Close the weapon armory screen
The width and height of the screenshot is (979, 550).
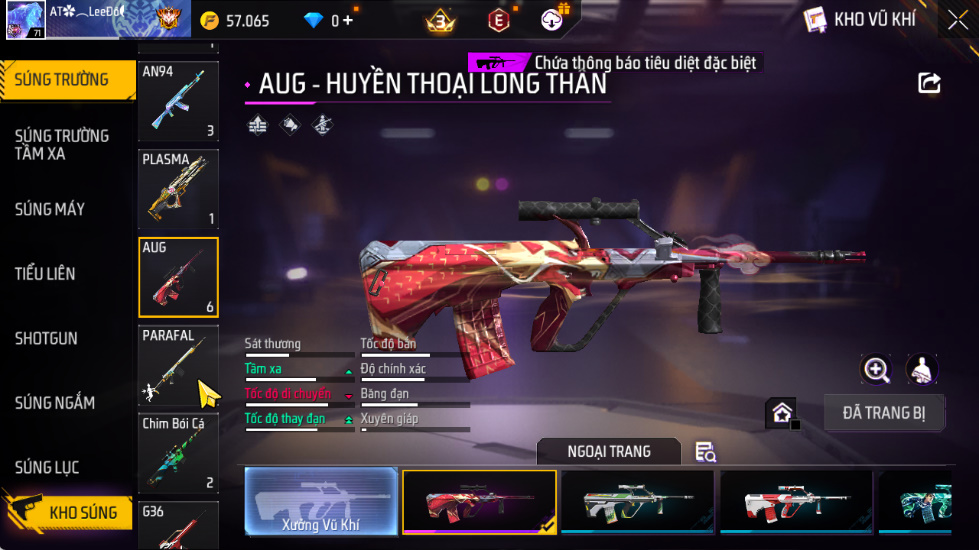coord(957,20)
